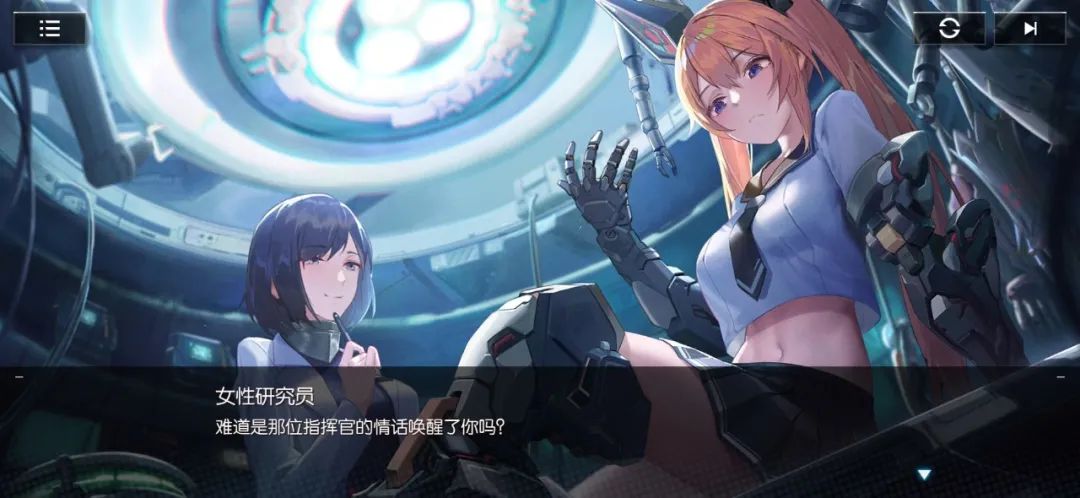The image size is (1080, 498).
Task: Advance dialogue using the down arrow indicator
Action: [x=924, y=473]
